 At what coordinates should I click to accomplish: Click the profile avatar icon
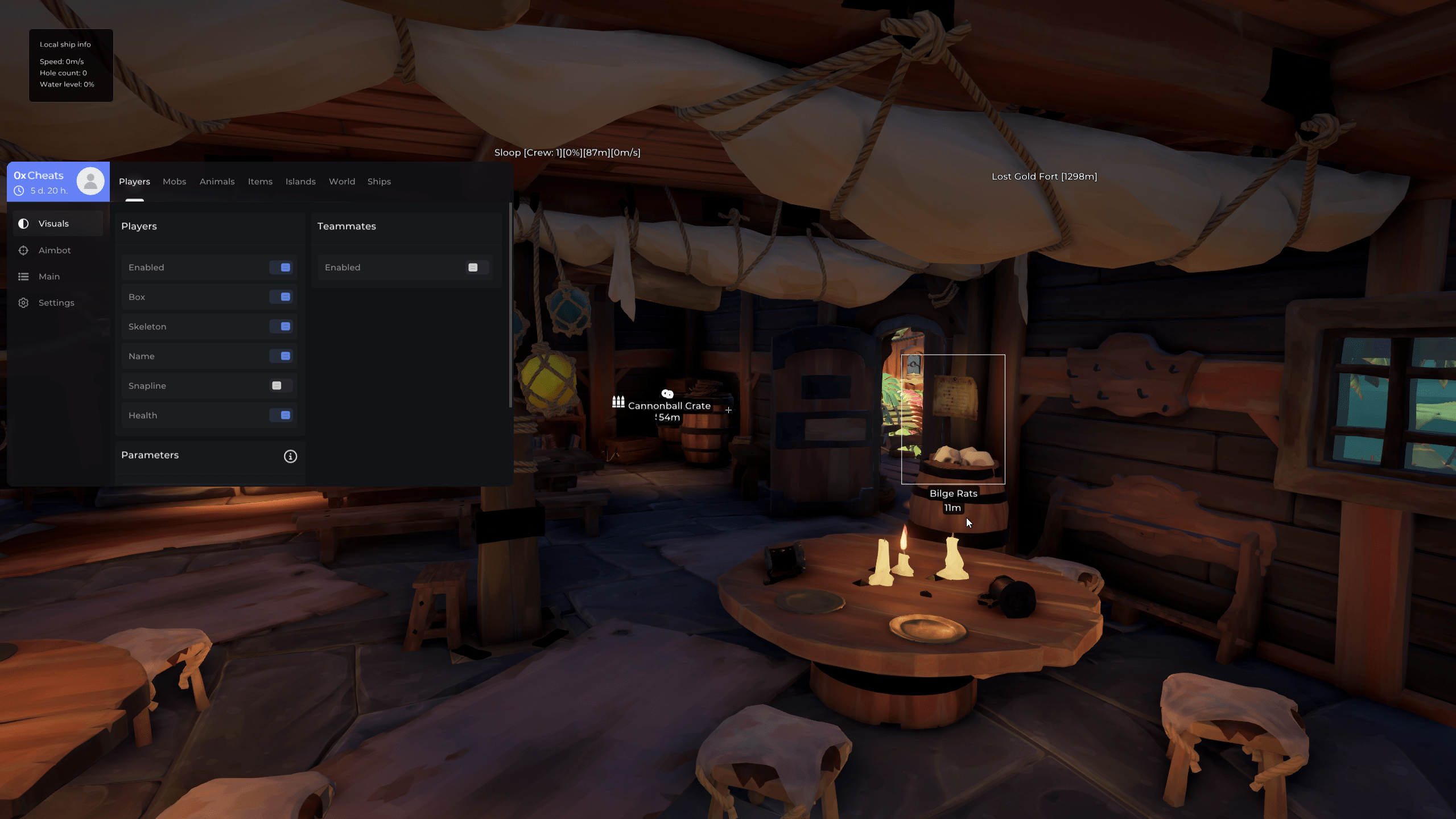pos(90,182)
